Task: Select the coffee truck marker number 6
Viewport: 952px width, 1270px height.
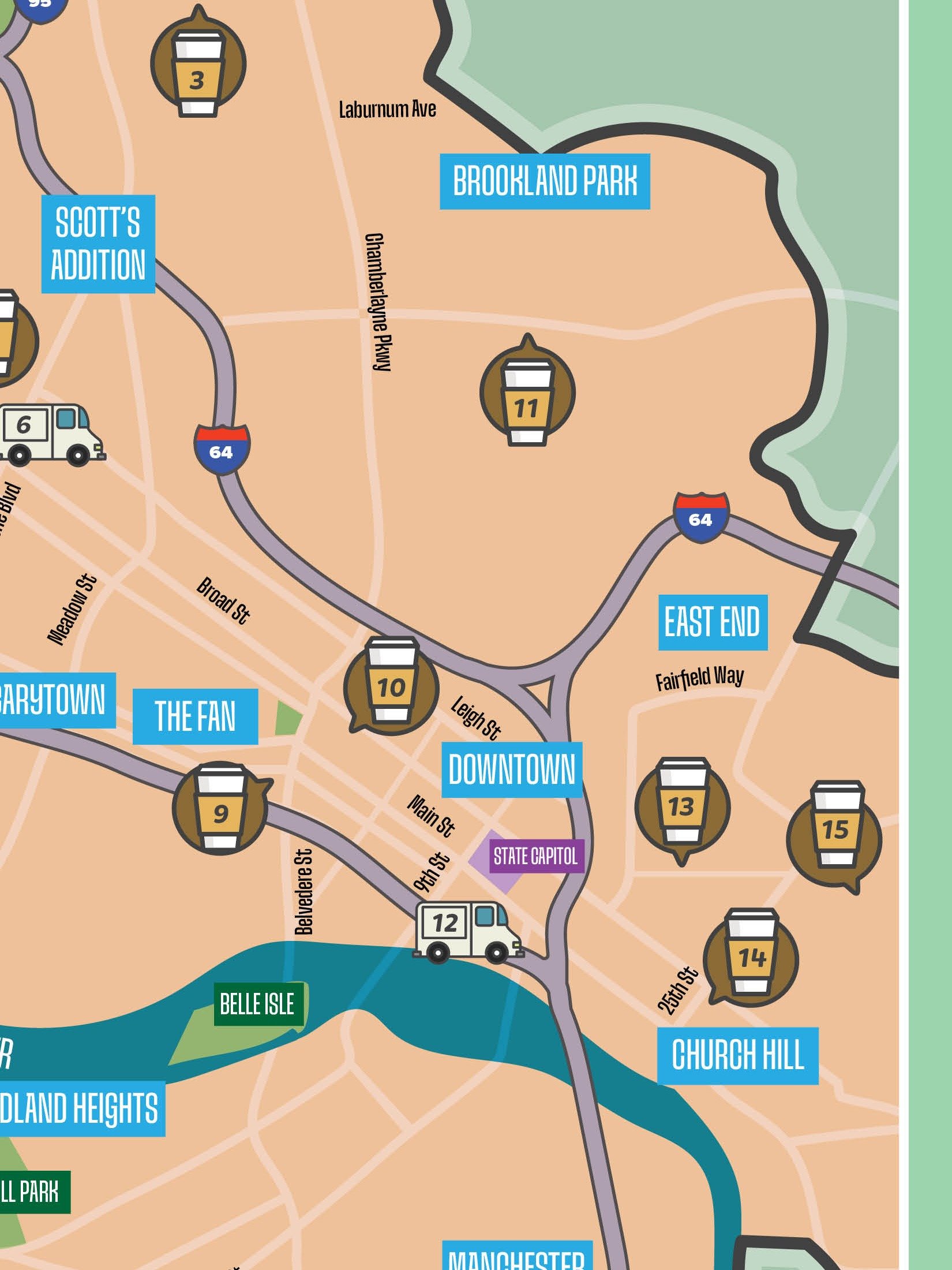Action: (x=48, y=433)
